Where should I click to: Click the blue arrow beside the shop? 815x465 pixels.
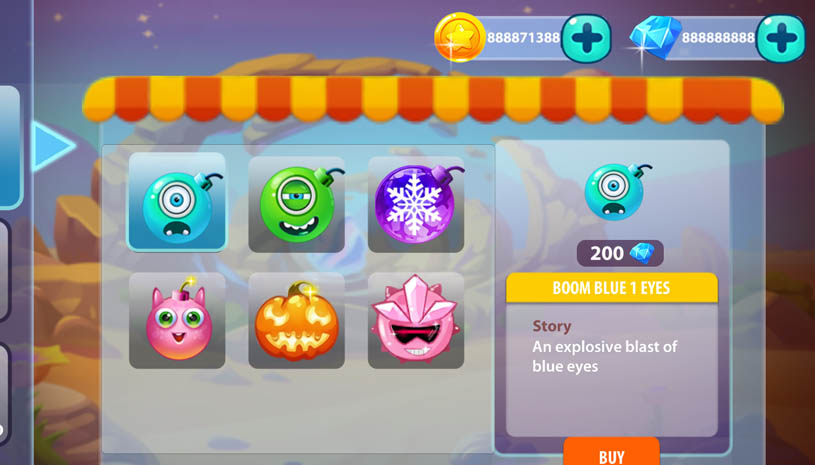point(52,146)
